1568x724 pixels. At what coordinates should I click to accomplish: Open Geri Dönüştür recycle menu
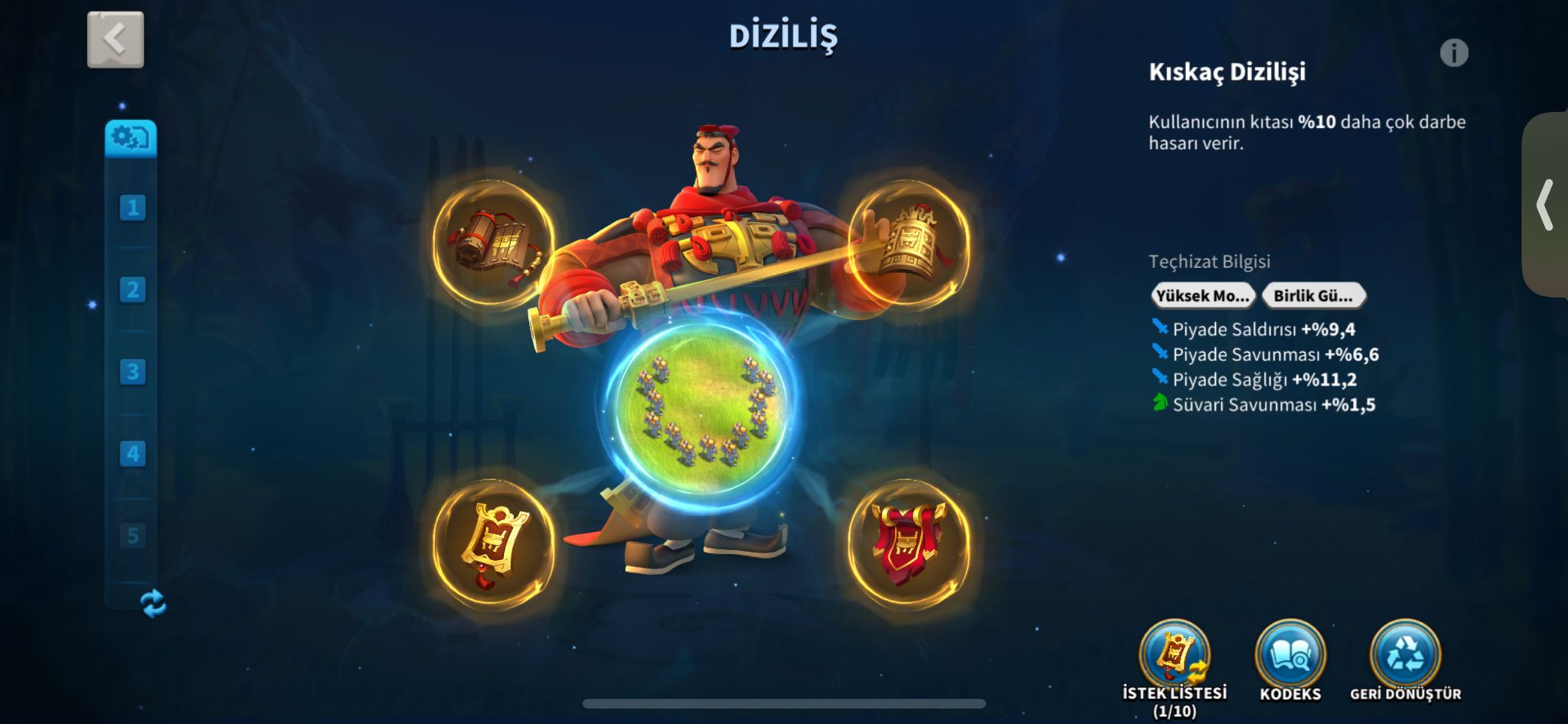[x=1405, y=657]
